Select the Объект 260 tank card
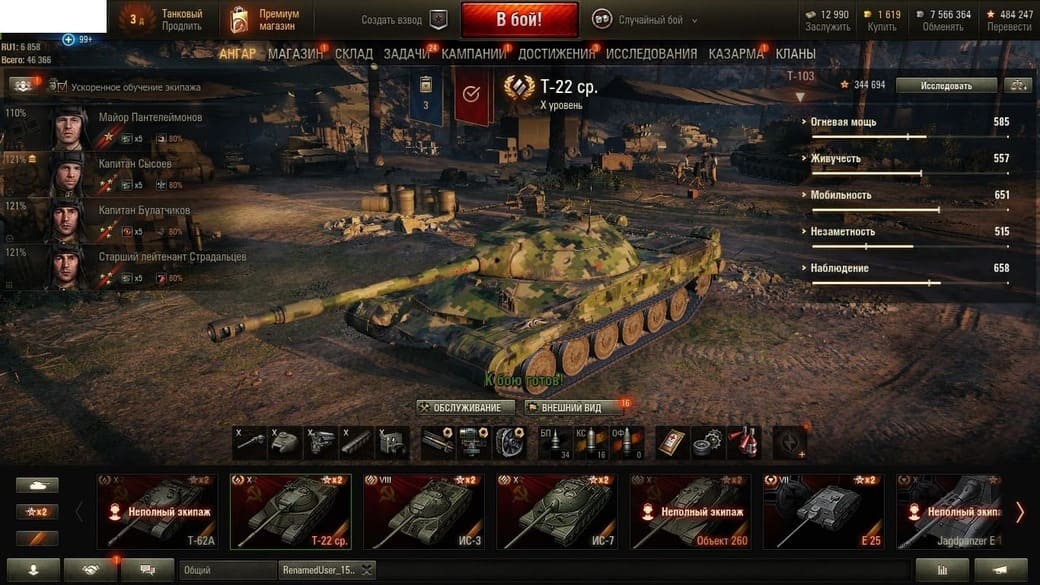1040x585 pixels. coord(690,512)
